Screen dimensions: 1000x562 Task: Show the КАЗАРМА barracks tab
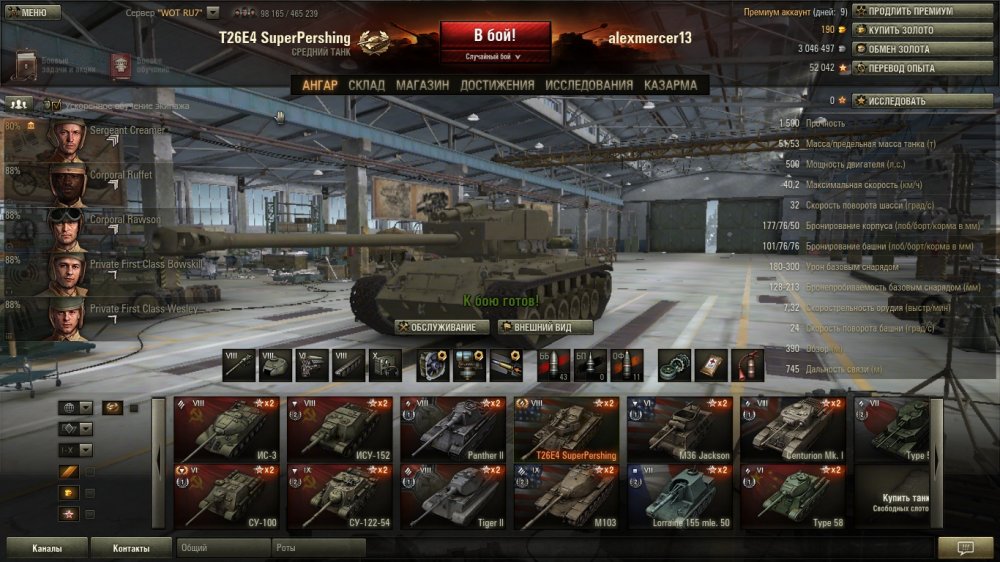[670, 86]
